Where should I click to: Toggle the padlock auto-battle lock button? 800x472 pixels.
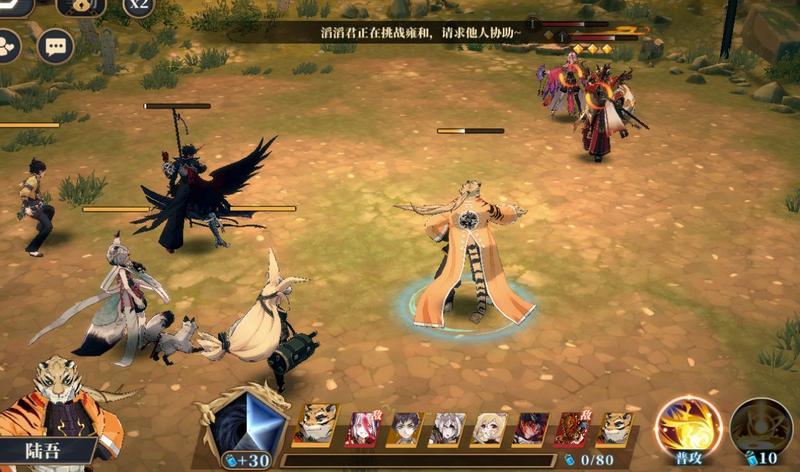click(81, 7)
